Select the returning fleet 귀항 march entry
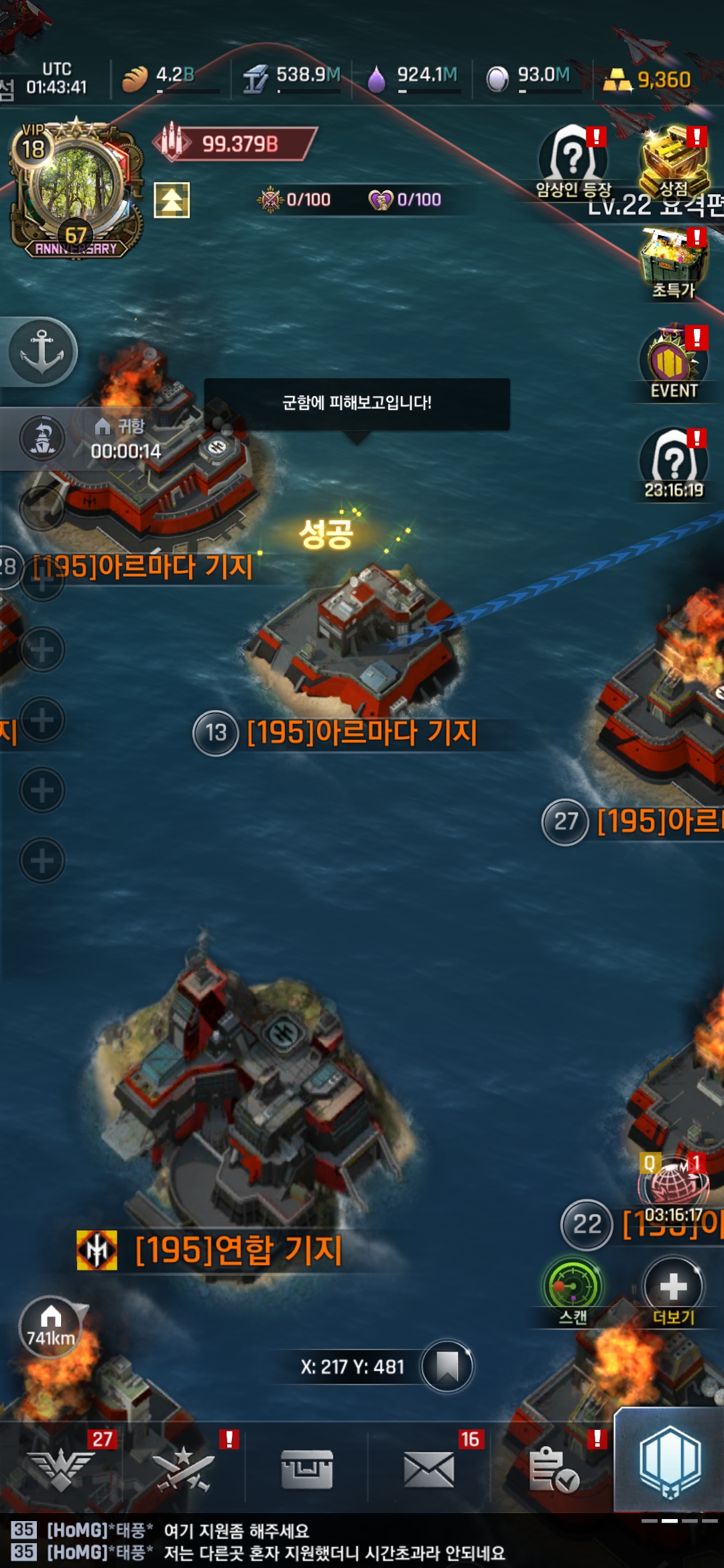724x1568 pixels. coord(101,439)
